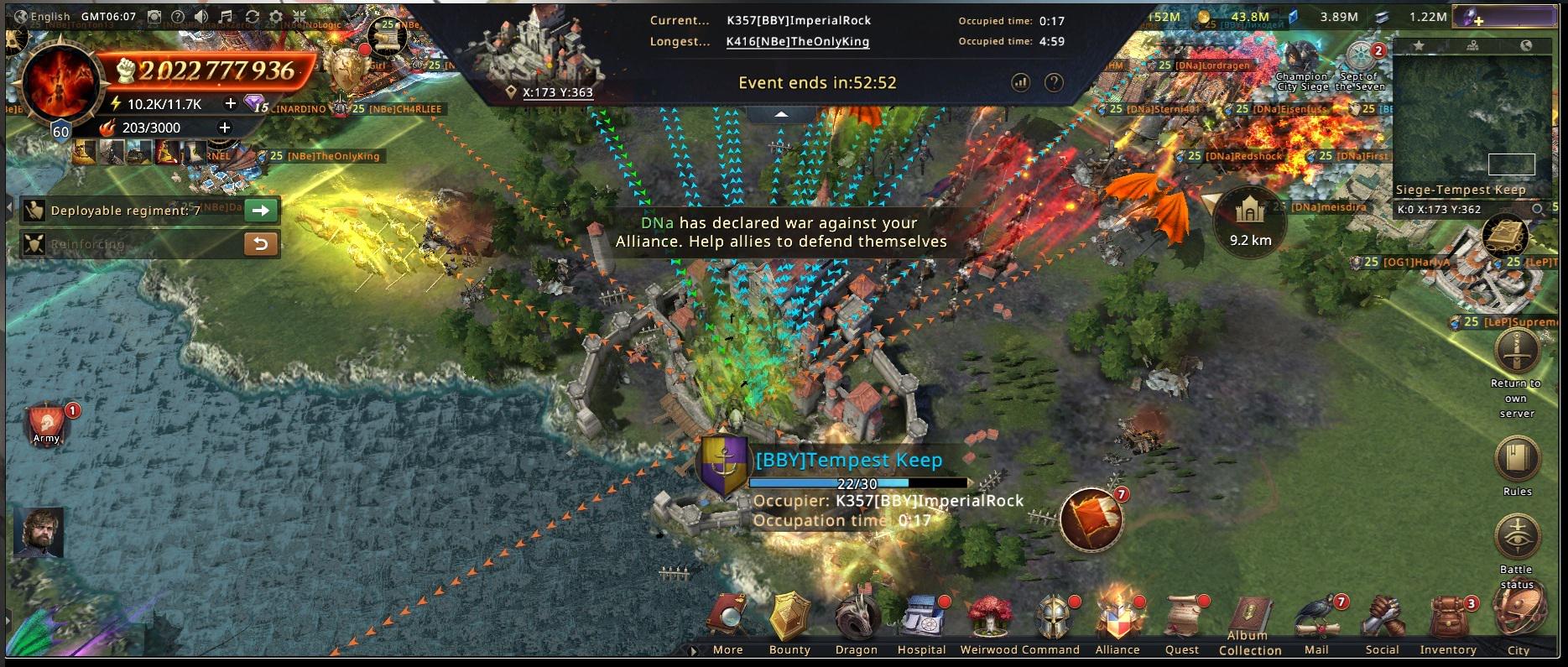Open the Album Collection book
Screen dimensions: 1568x667
pyautogui.click(x=1250, y=619)
